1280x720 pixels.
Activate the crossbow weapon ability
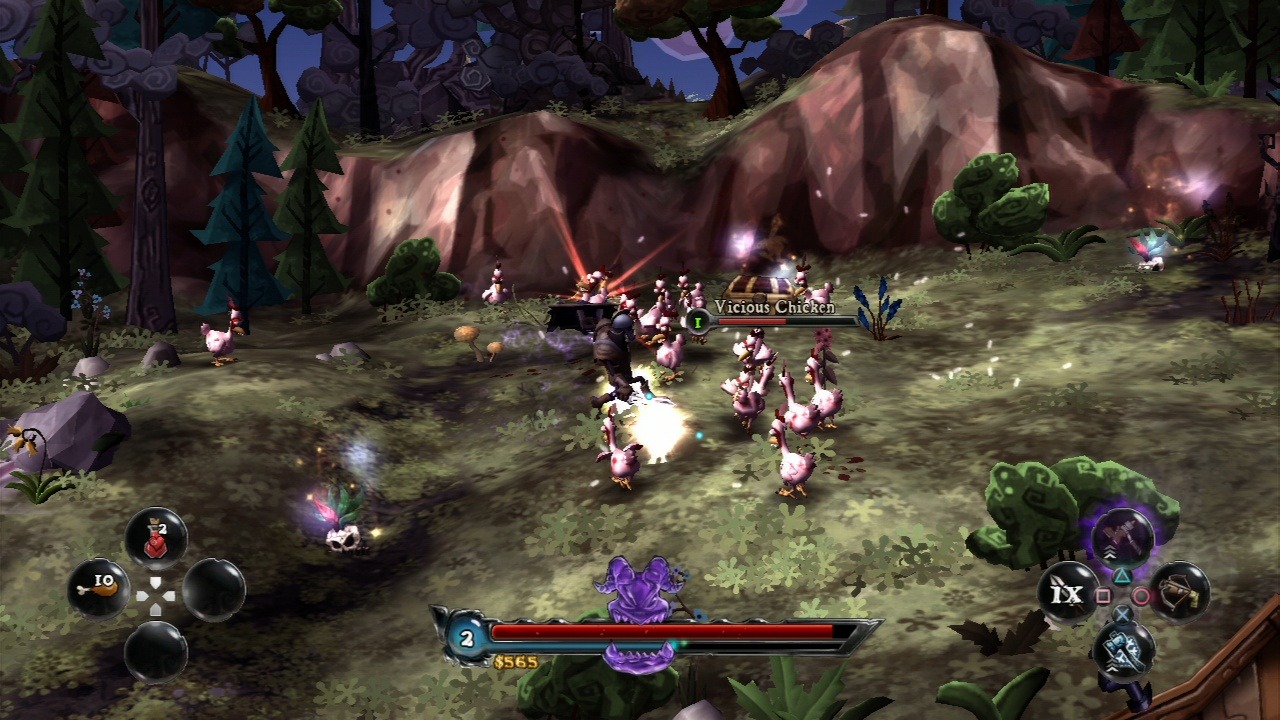pos(1179,592)
